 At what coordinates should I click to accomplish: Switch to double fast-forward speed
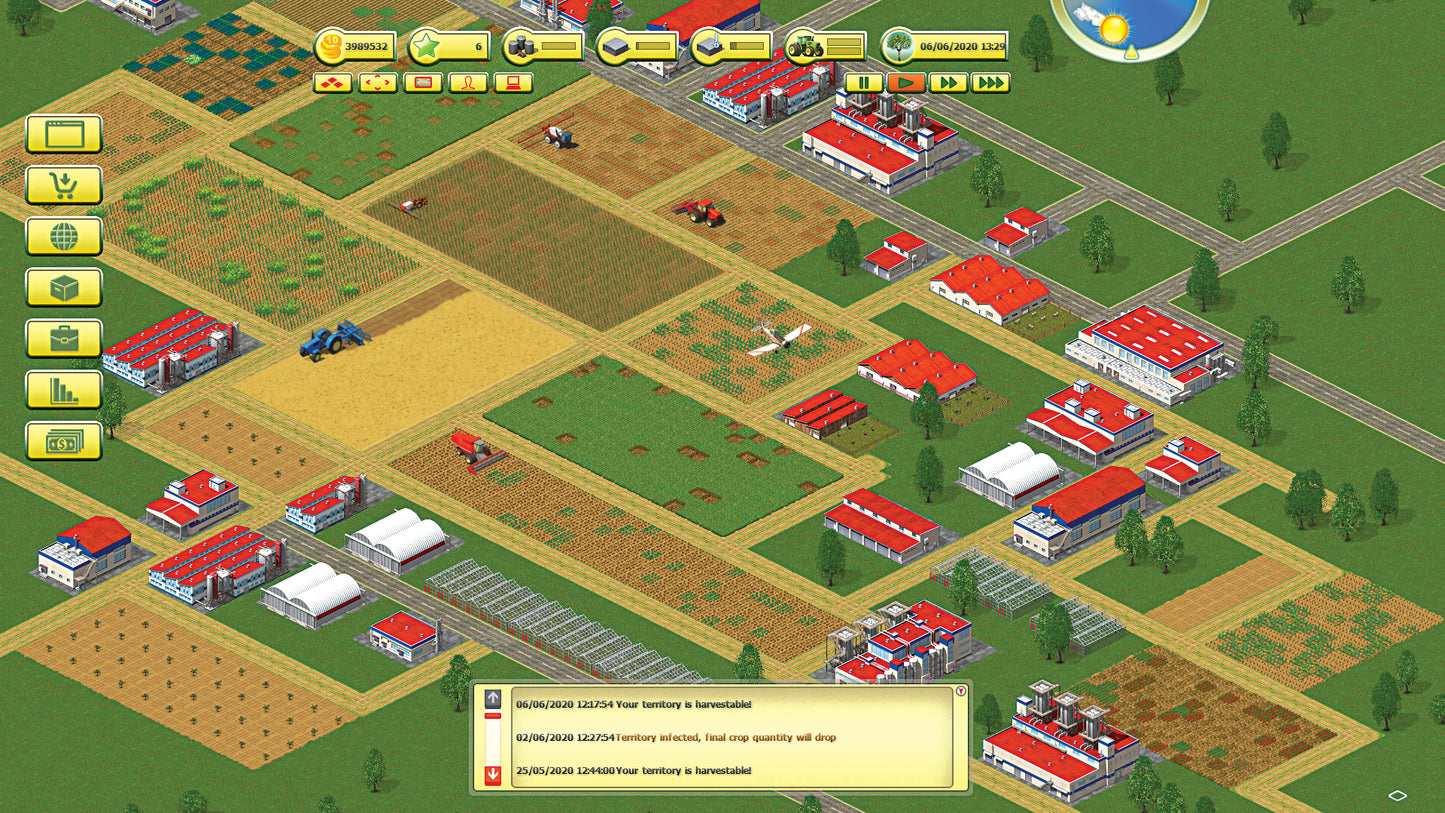[947, 83]
